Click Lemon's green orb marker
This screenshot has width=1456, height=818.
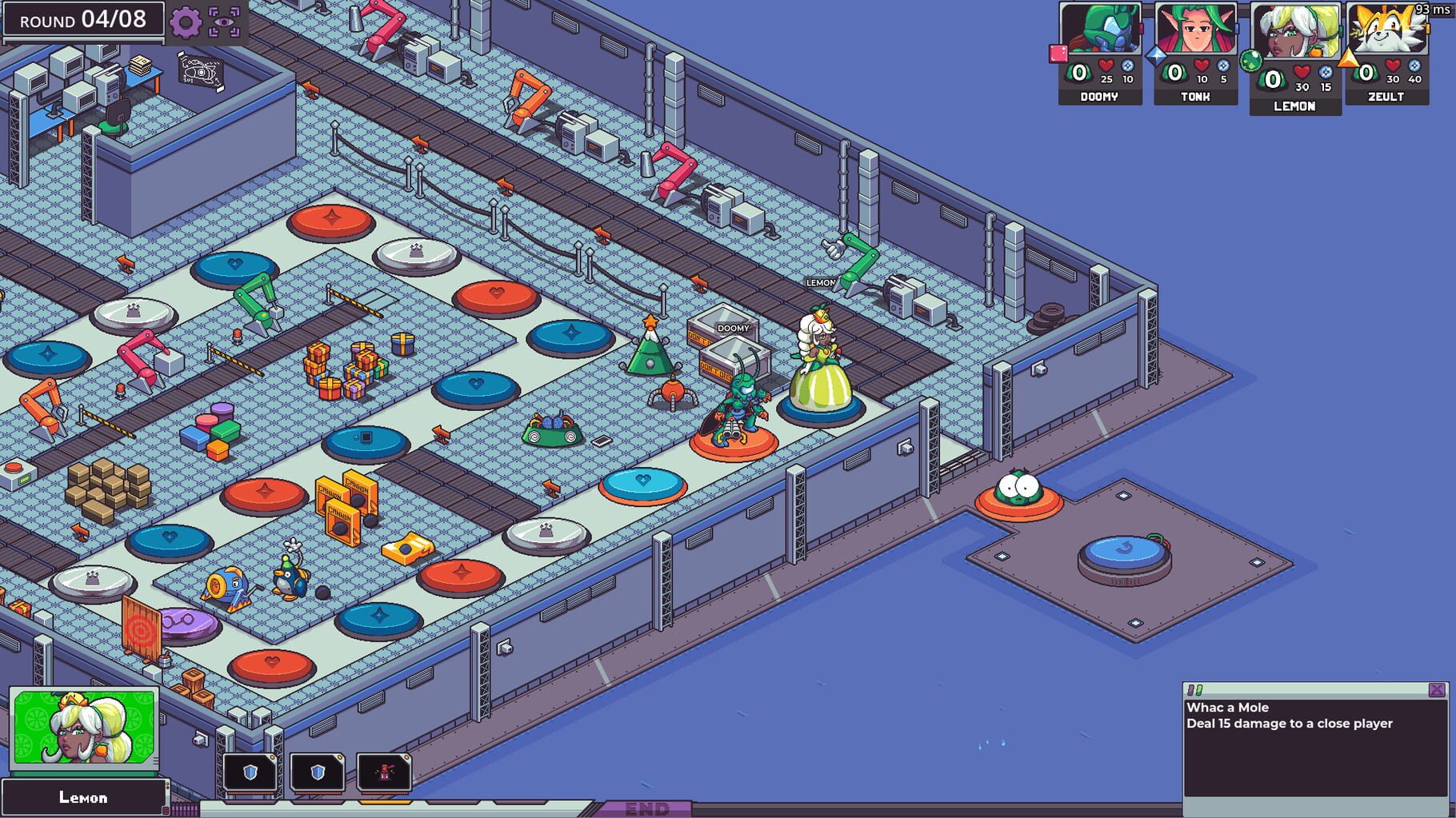click(x=1250, y=62)
